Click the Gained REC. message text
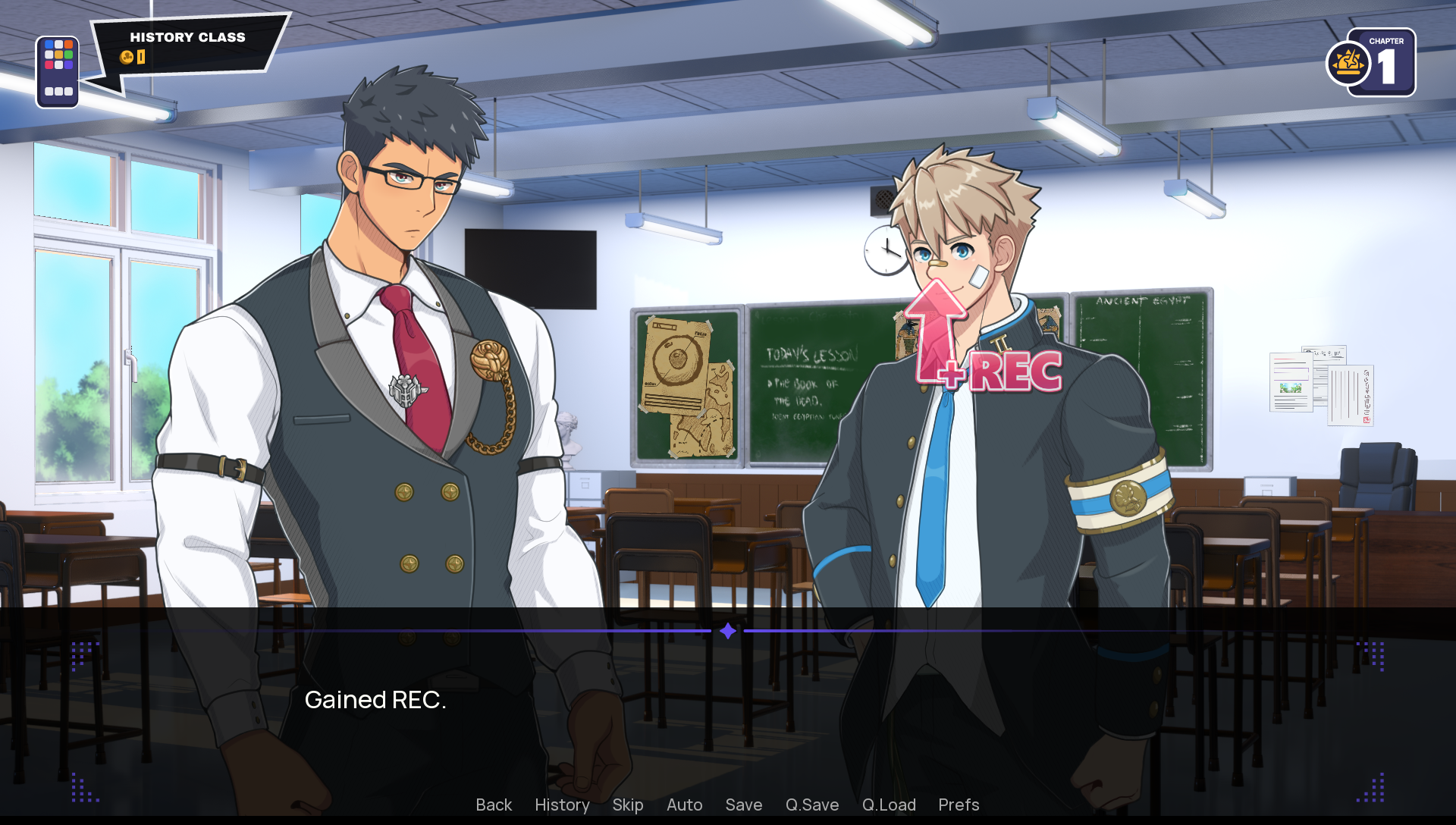Screen dimensions: 1456x825 point(375,699)
